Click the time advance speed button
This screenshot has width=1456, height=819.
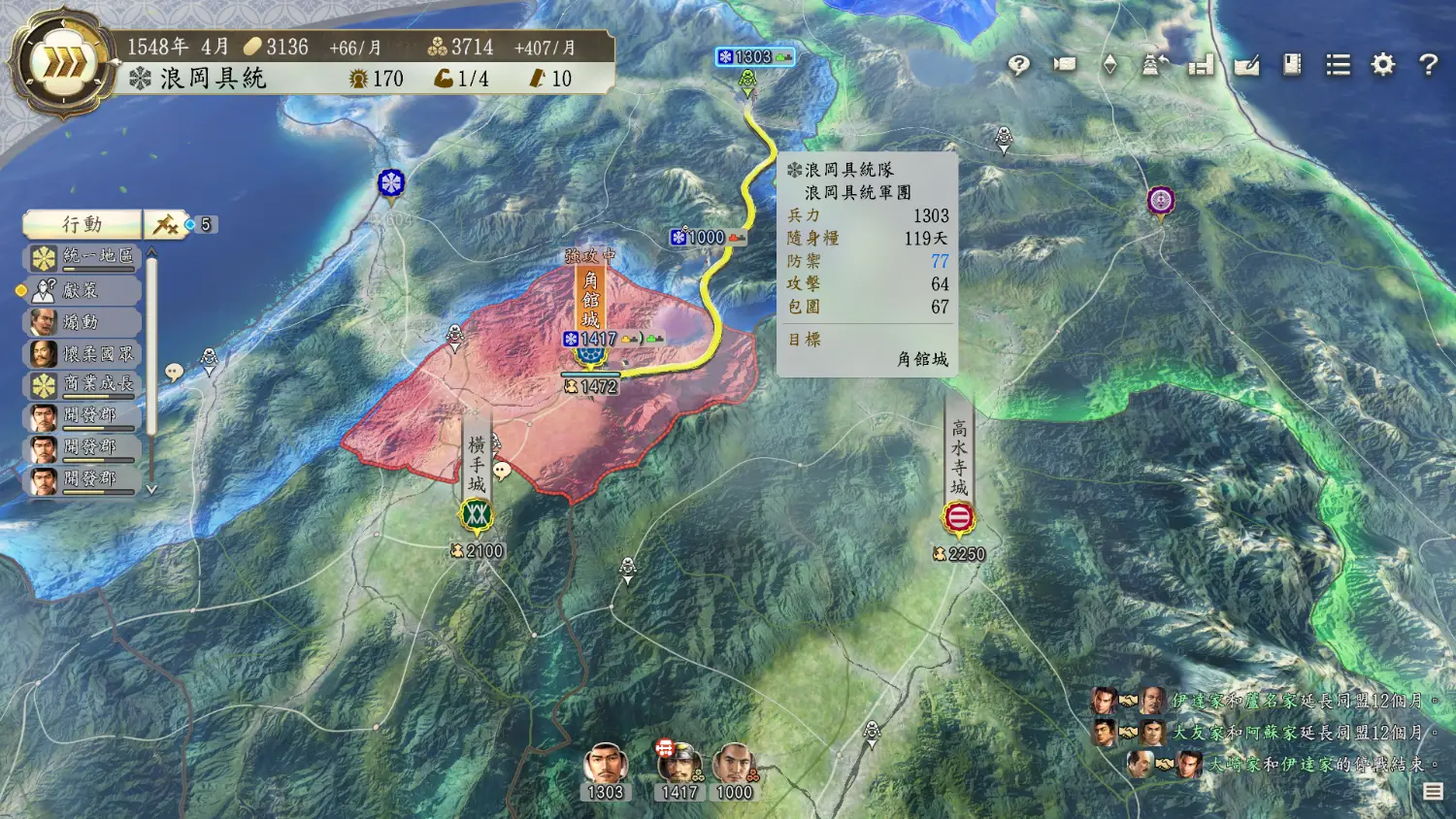pyautogui.click(x=63, y=63)
